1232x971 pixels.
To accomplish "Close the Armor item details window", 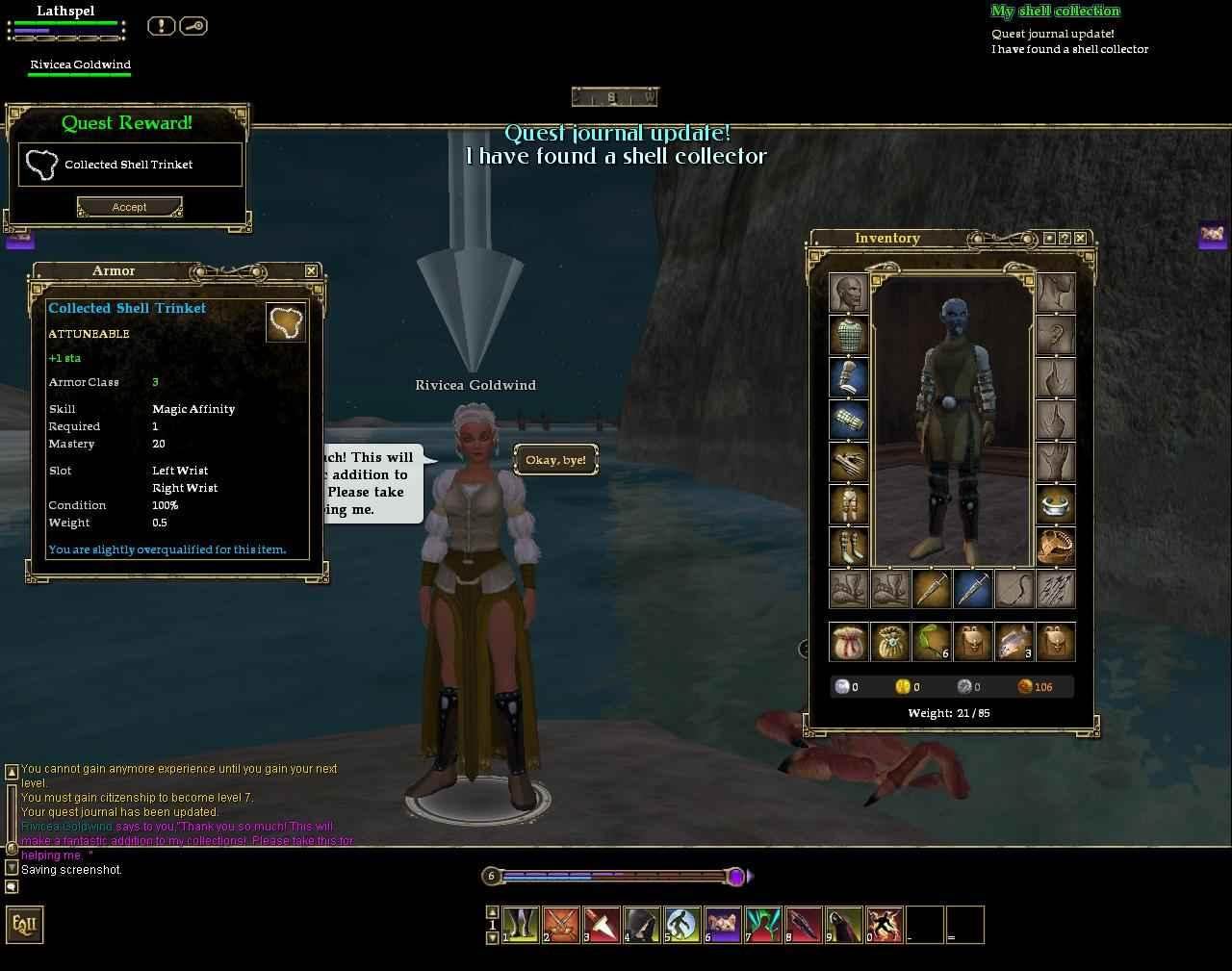I will coord(311,271).
